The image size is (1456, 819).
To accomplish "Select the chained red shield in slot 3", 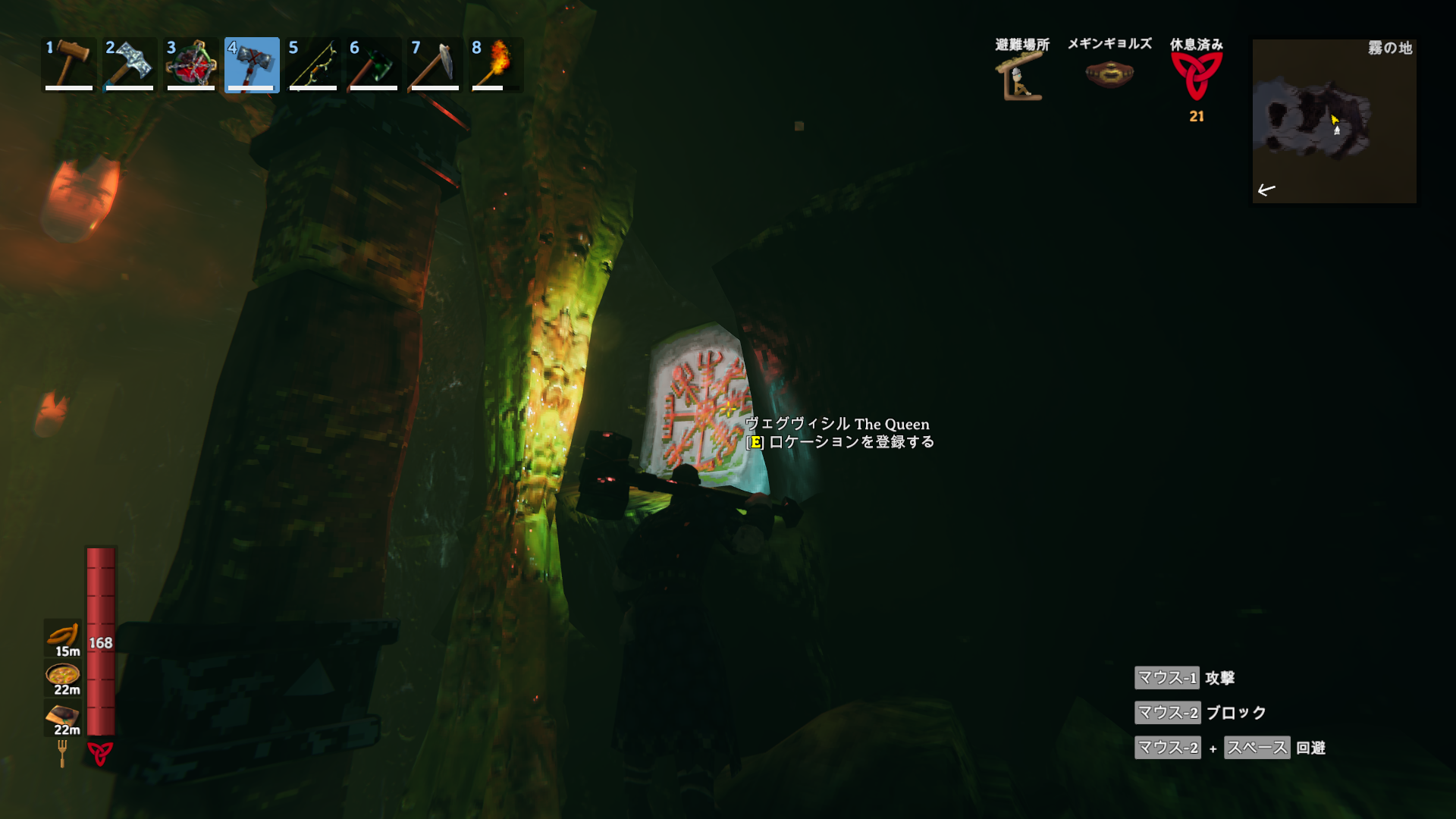I will 191,64.
